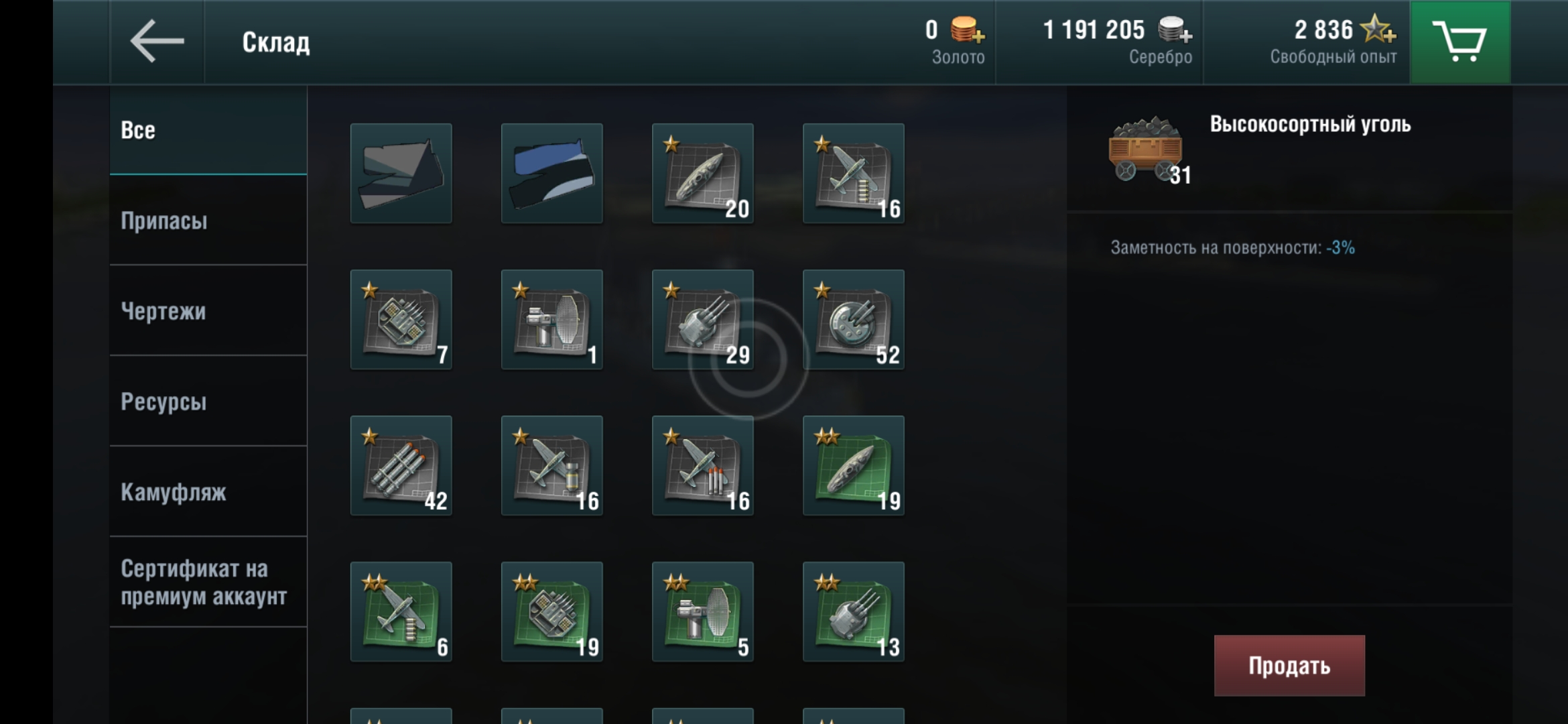
Task: Open the Припасы category
Action: click(208, 221)
